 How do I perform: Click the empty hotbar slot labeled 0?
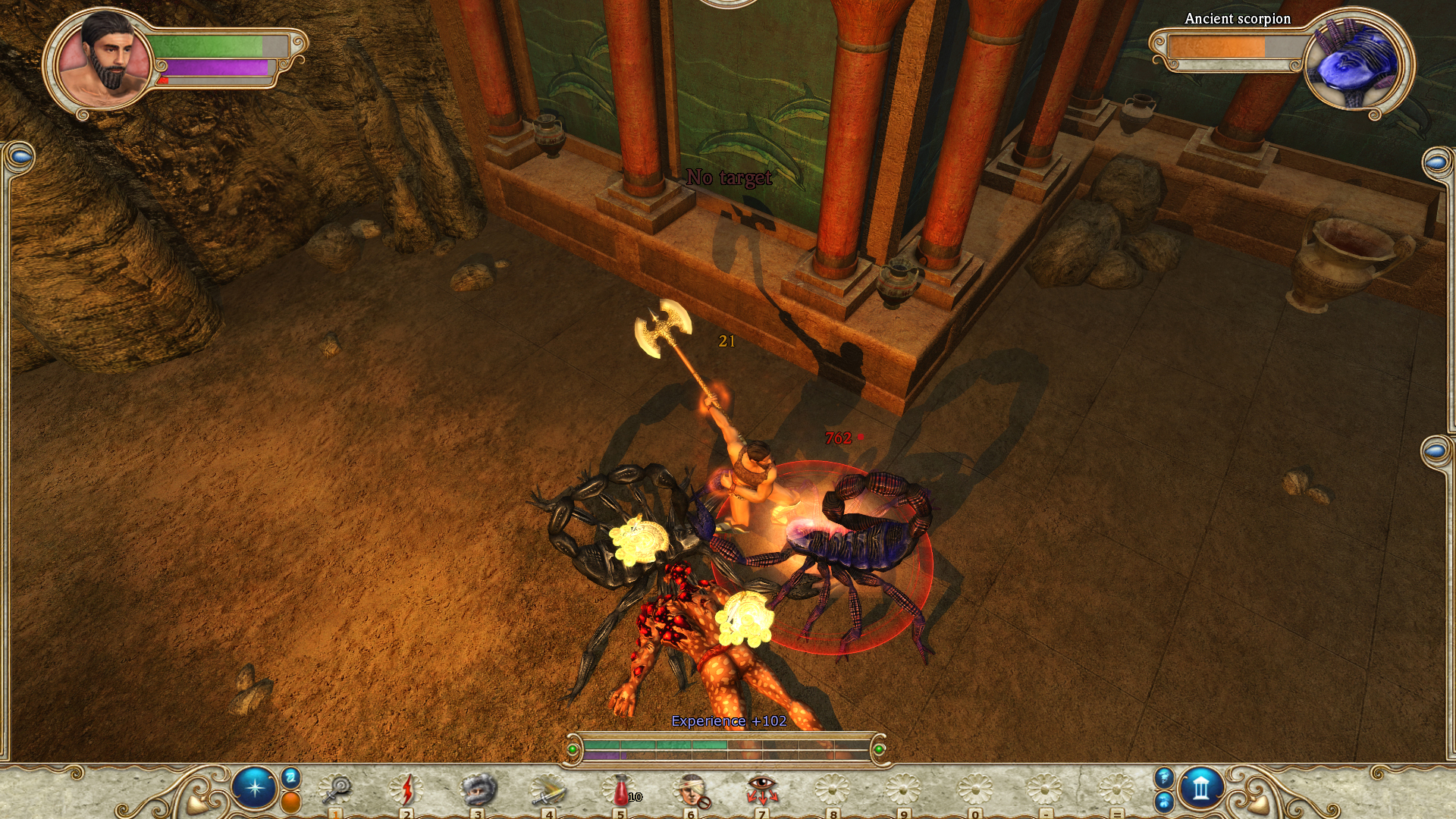coord(974,790)
